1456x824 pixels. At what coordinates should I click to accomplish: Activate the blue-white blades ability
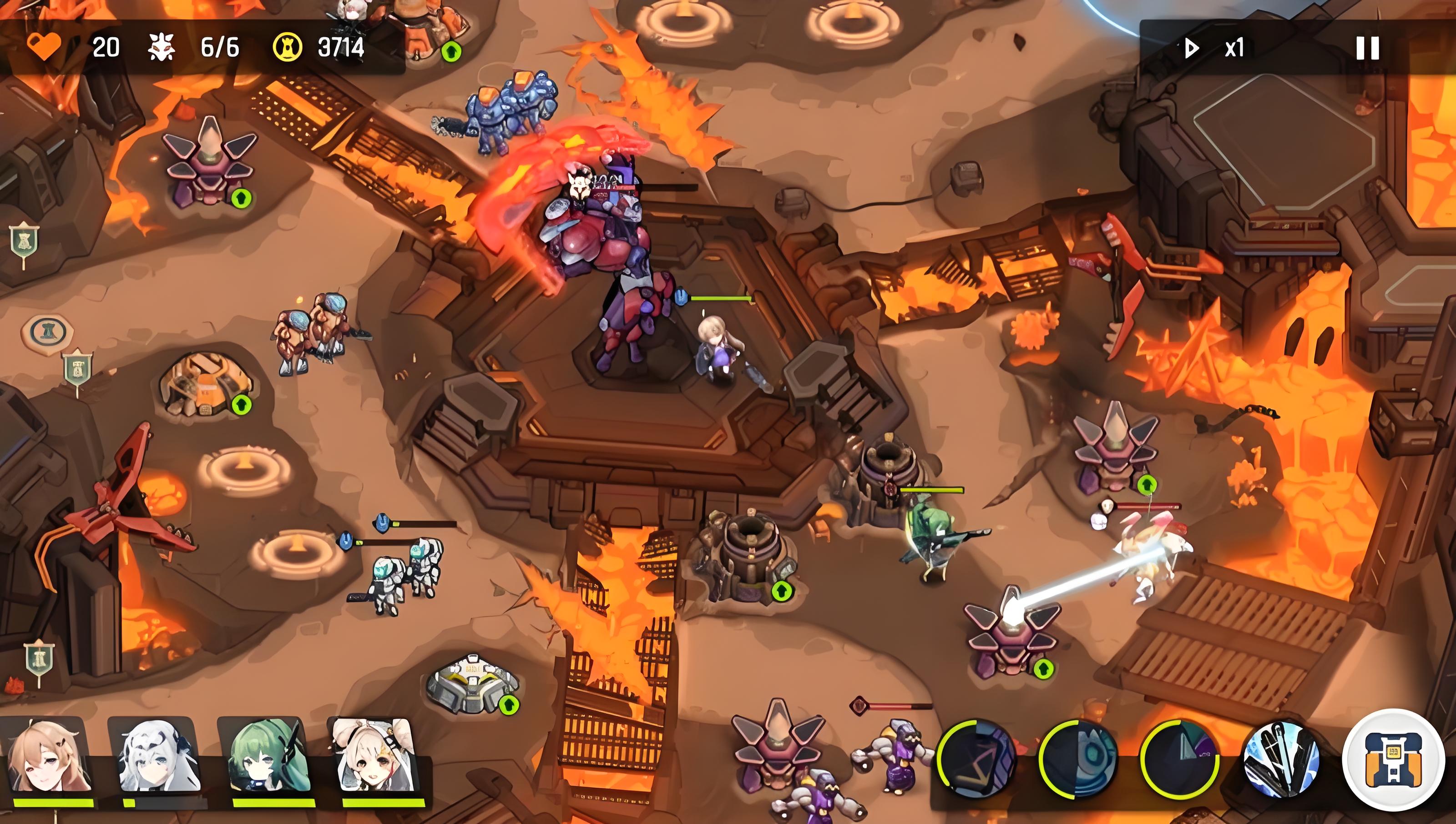click(x=1282, y=759)
